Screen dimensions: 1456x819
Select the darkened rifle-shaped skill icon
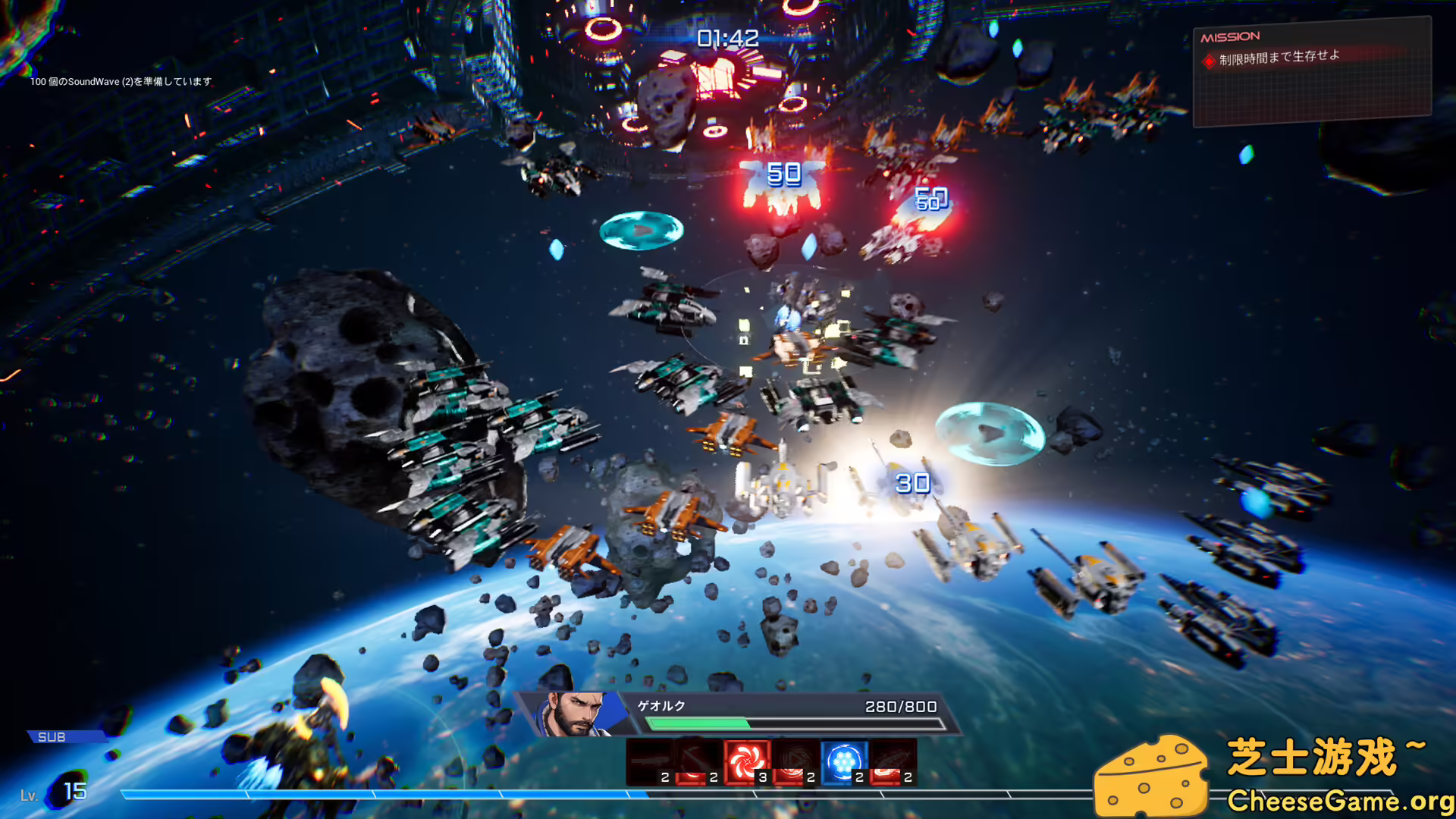[650, 761]
